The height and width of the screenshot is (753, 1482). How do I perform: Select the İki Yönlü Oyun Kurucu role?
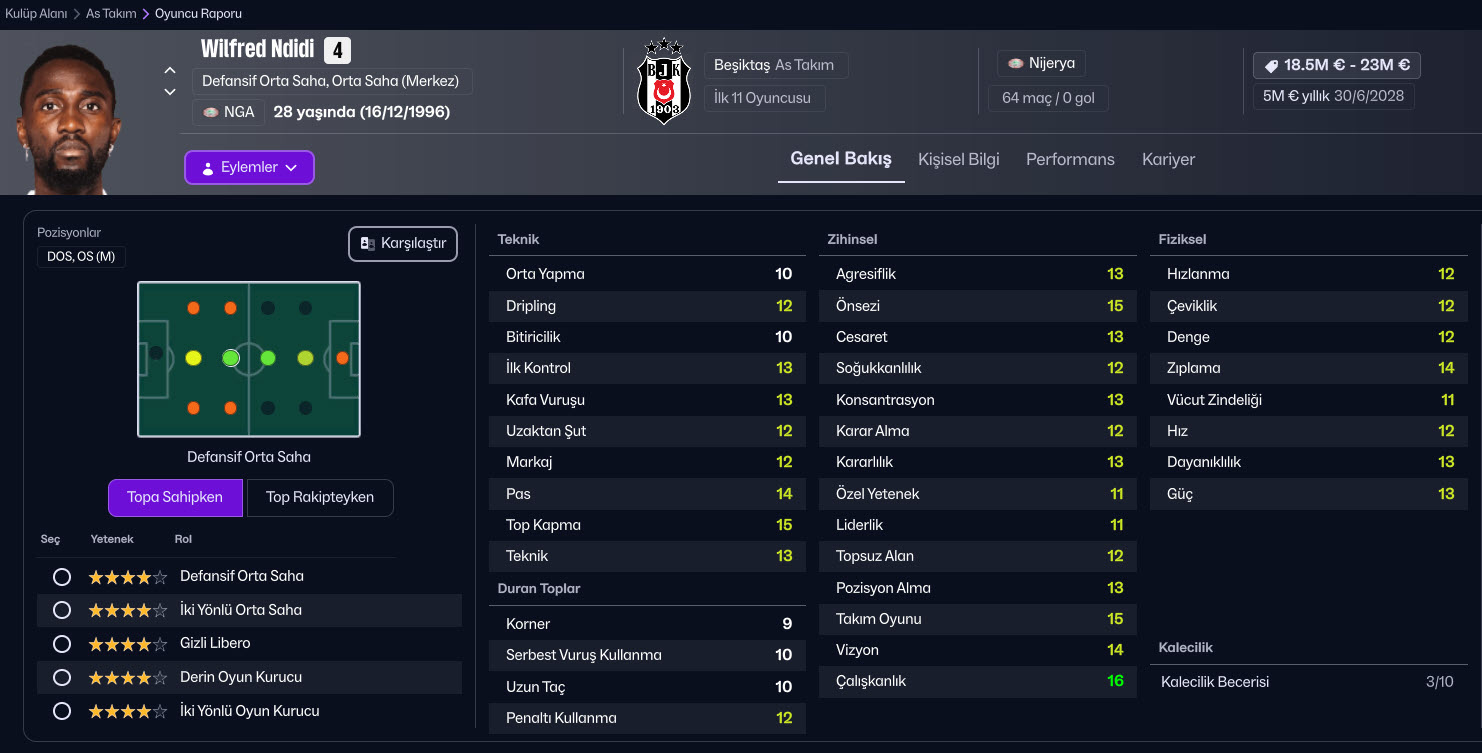(62, 711)
